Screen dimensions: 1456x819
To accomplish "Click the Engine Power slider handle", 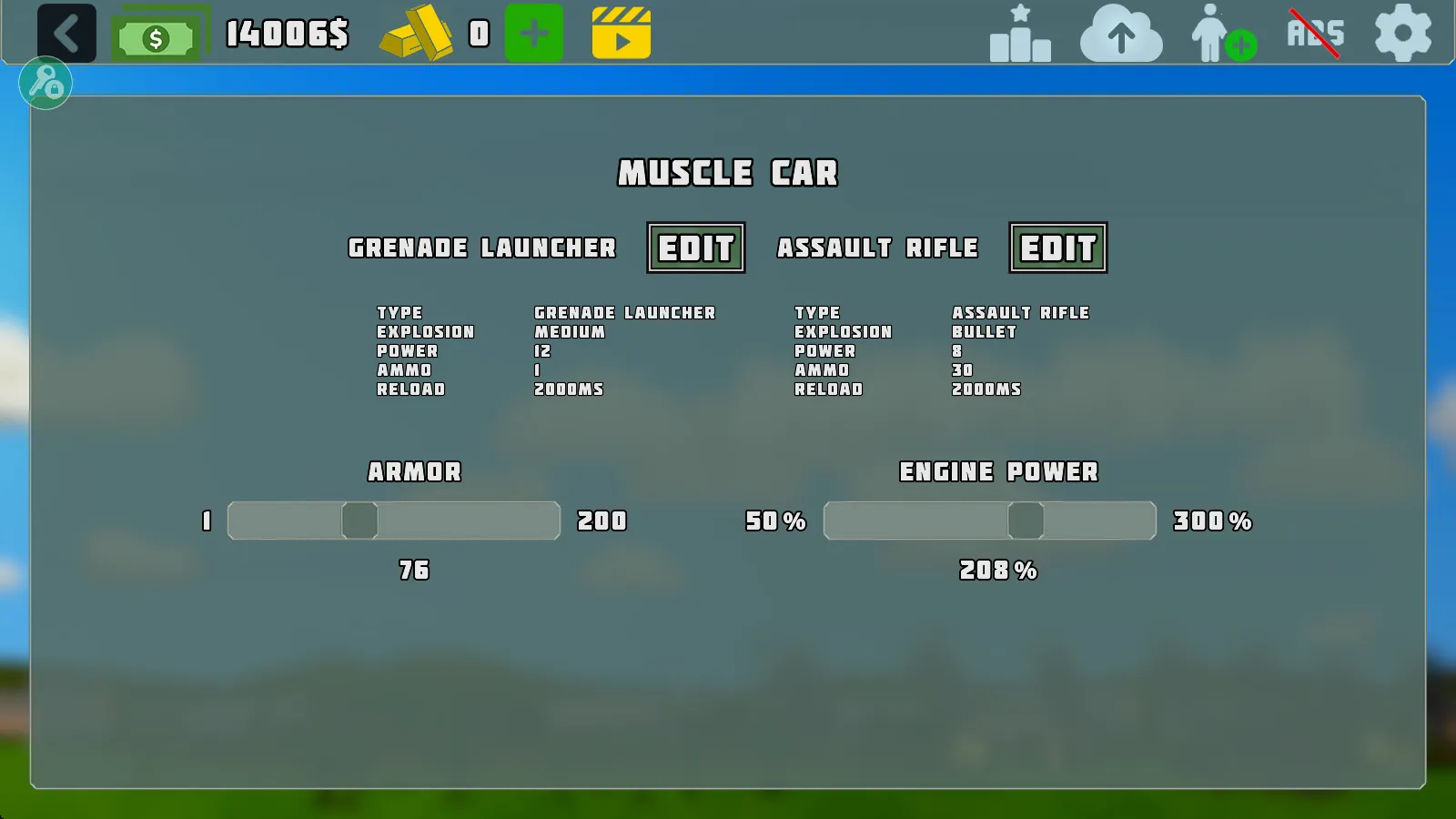I will pos(1028,521).
